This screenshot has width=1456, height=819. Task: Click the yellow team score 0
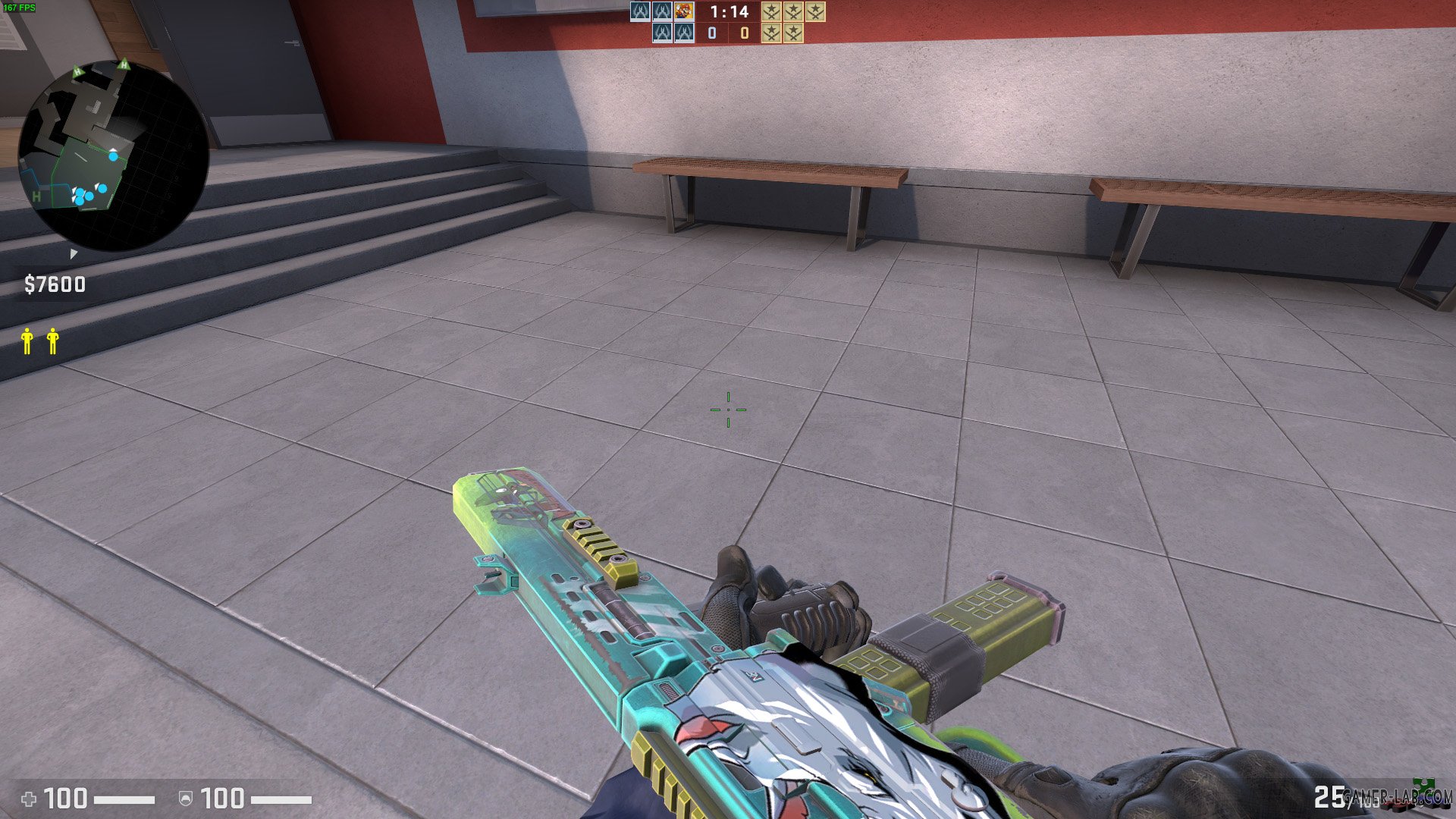pos(745,33)
